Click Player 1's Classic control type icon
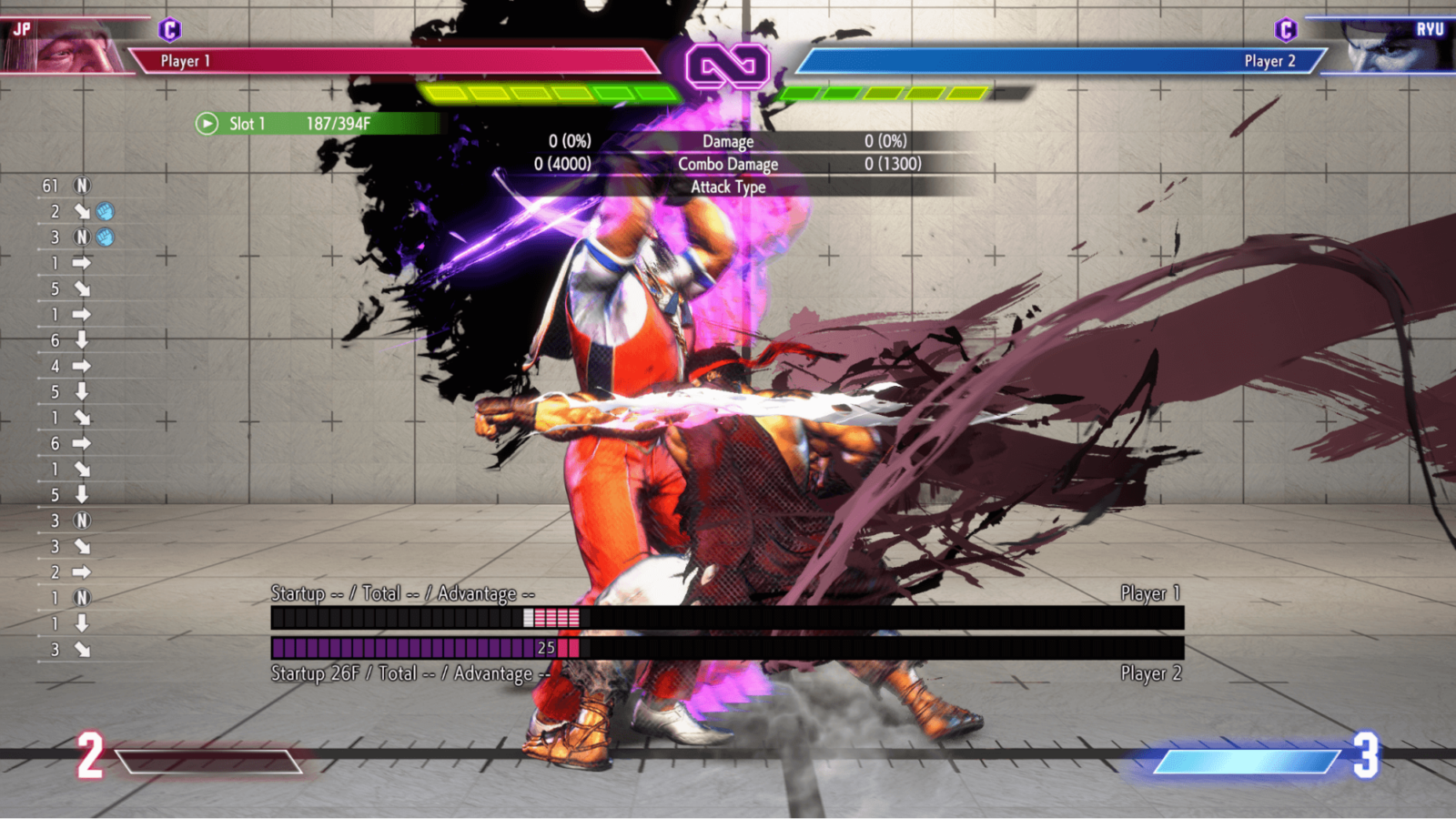 click(169, 30)
